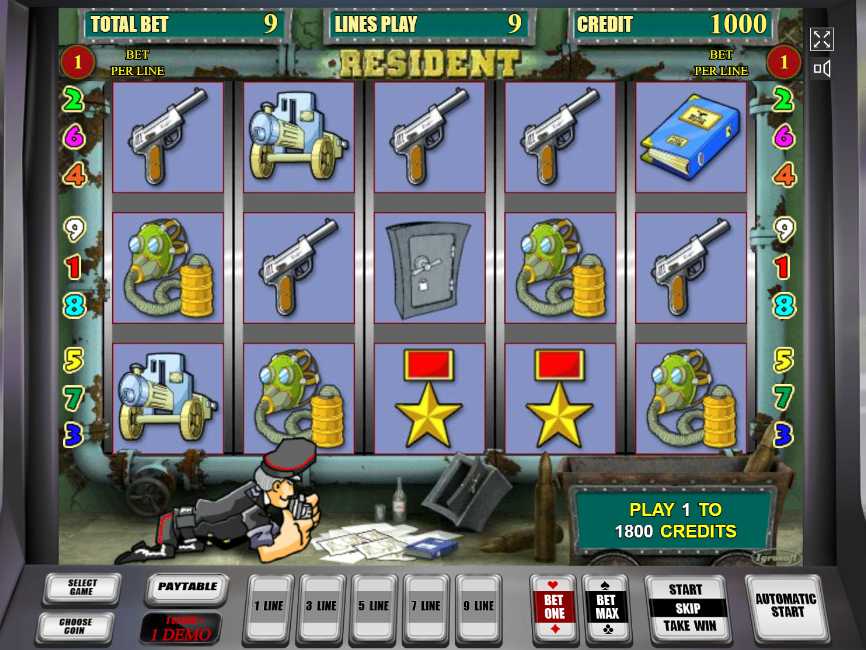Show the Paytable
Screen dimensions: 866x650
pos(187,588)
